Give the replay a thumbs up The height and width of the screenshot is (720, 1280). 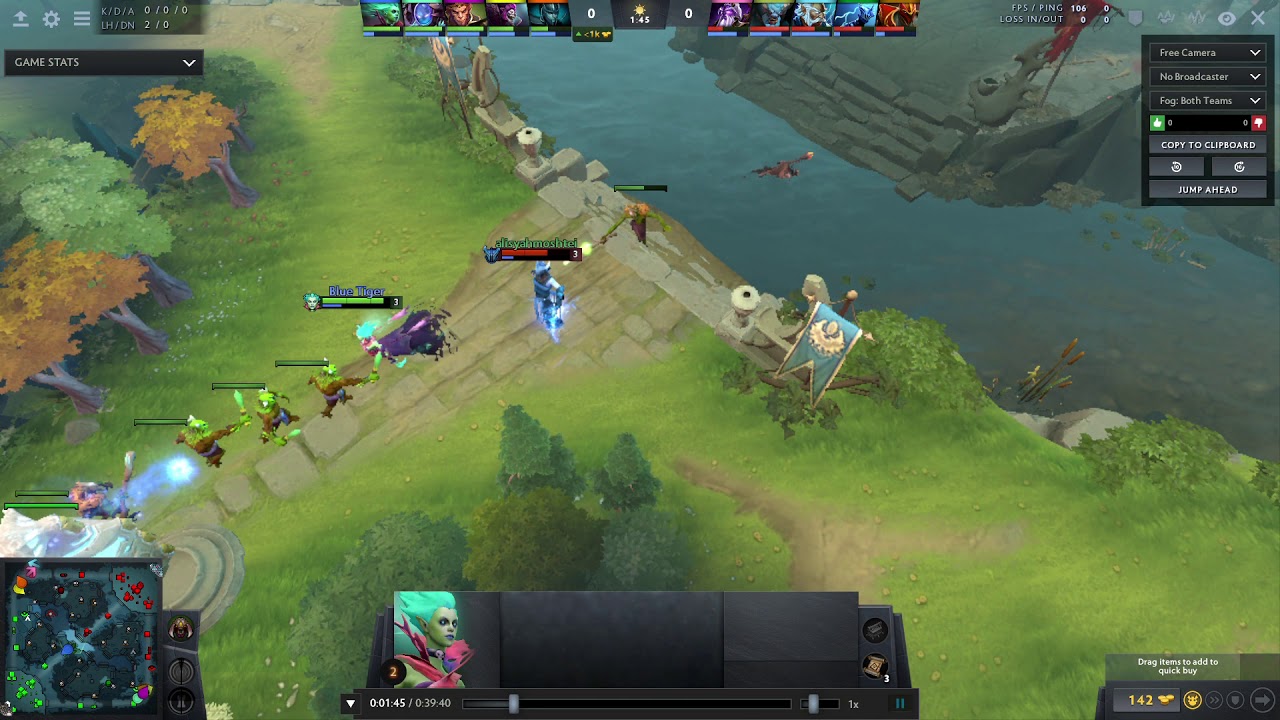[x=1157, y=122]
